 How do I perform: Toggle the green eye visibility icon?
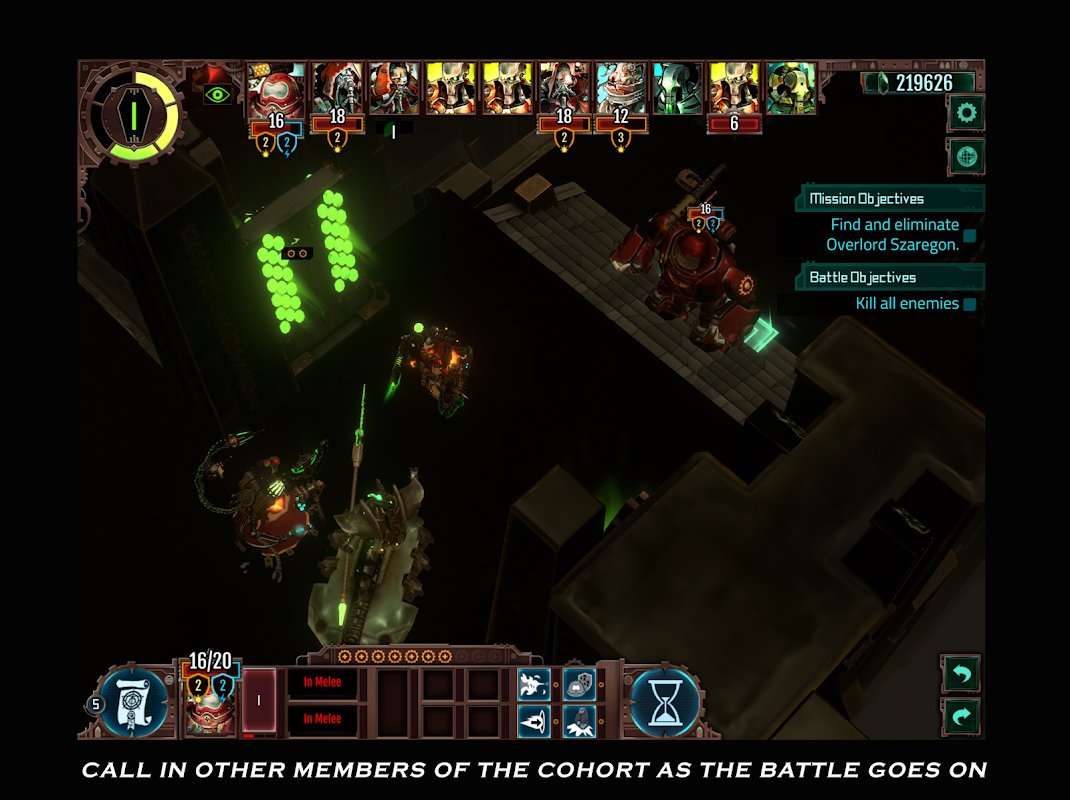pos(217,95)
